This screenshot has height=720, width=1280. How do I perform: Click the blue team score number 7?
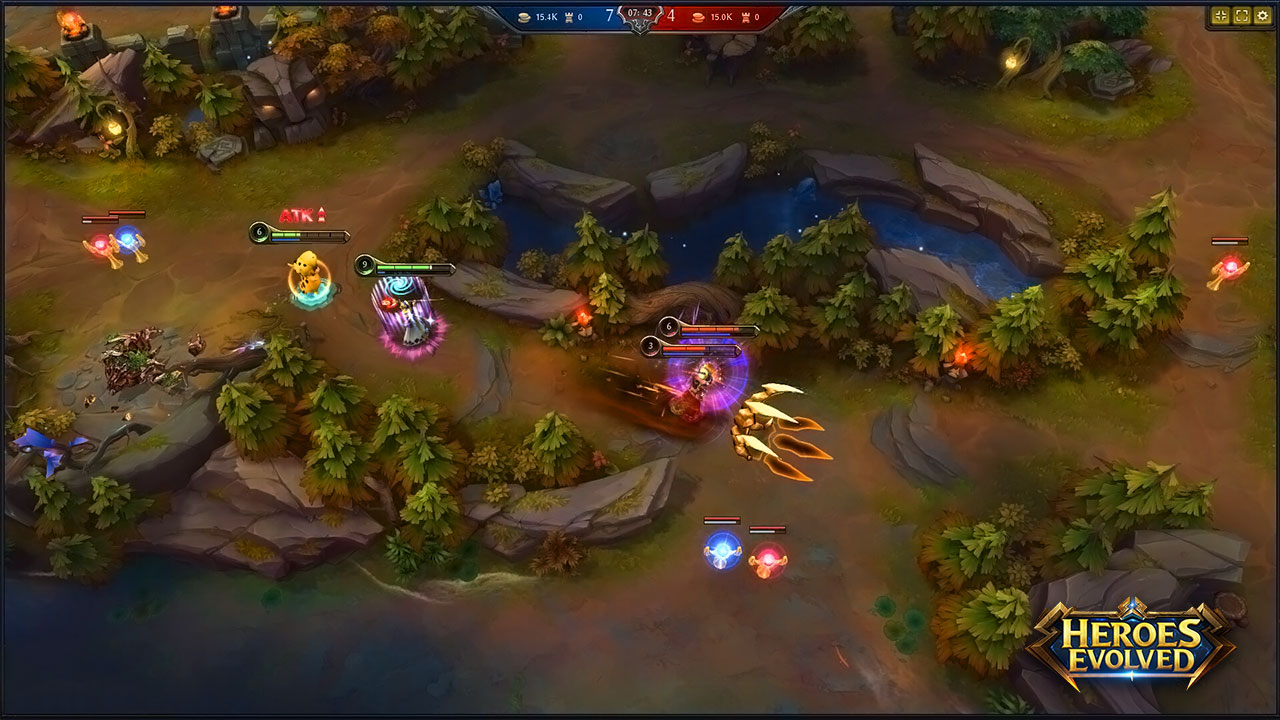point(609,13)
